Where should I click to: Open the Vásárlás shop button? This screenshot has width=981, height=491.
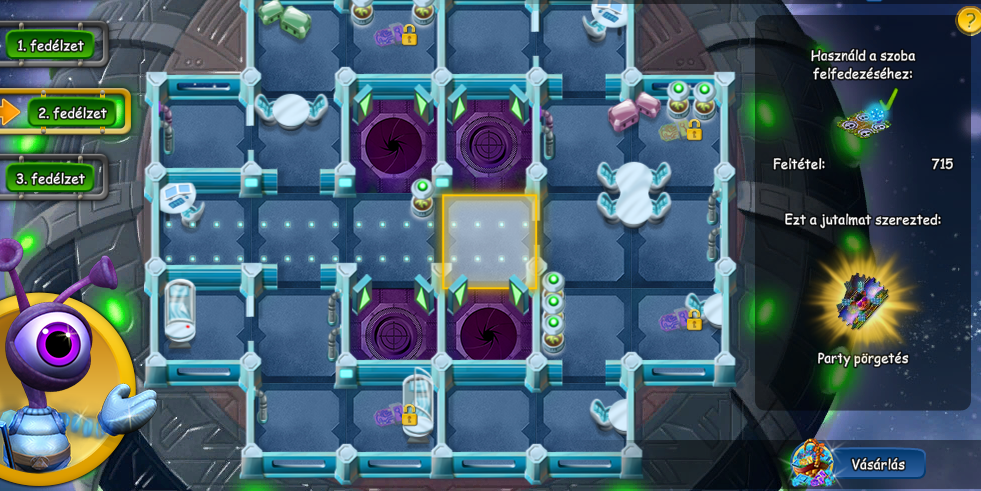point(876,464)
